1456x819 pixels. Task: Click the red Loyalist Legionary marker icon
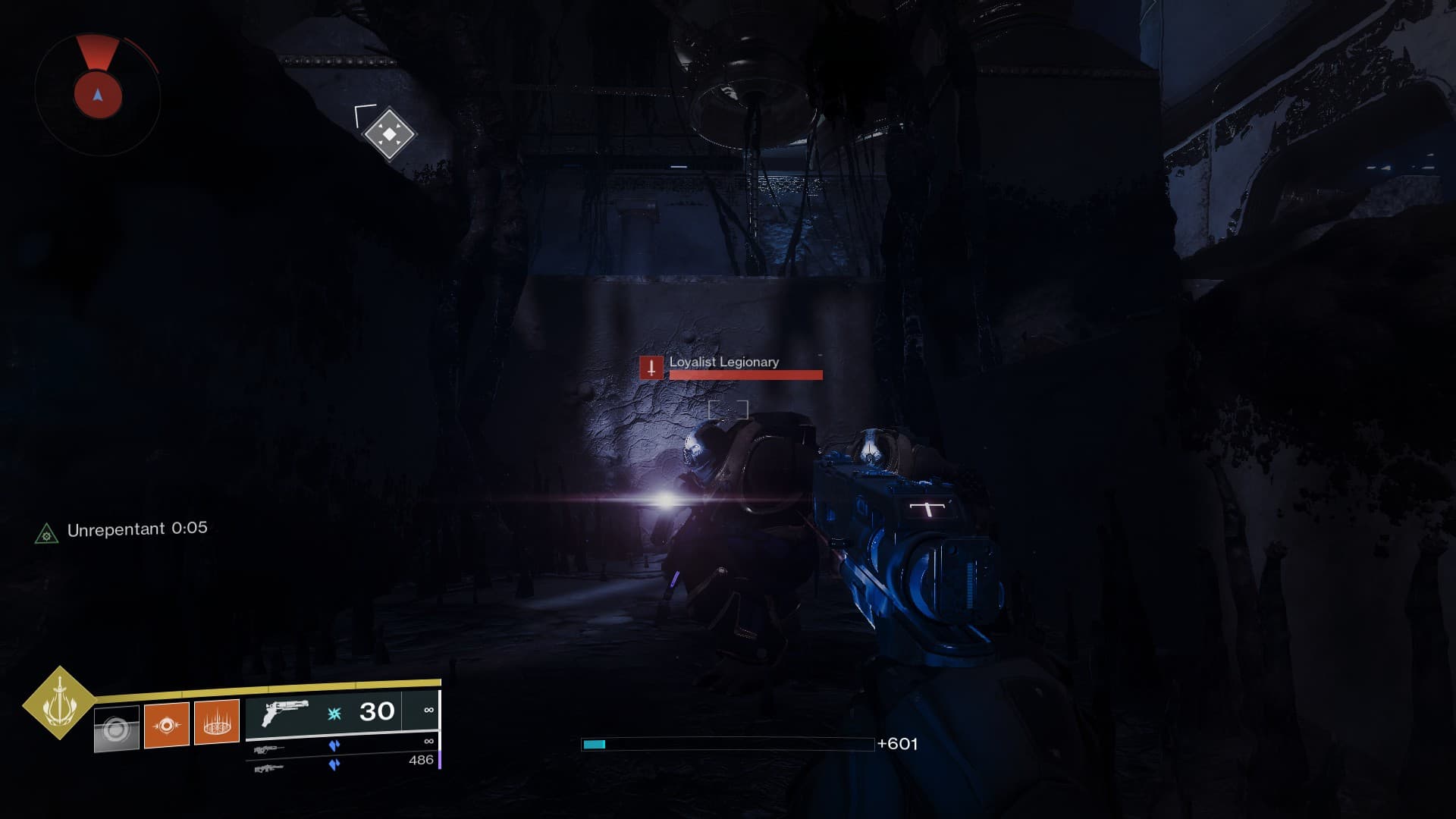point(651,368)
